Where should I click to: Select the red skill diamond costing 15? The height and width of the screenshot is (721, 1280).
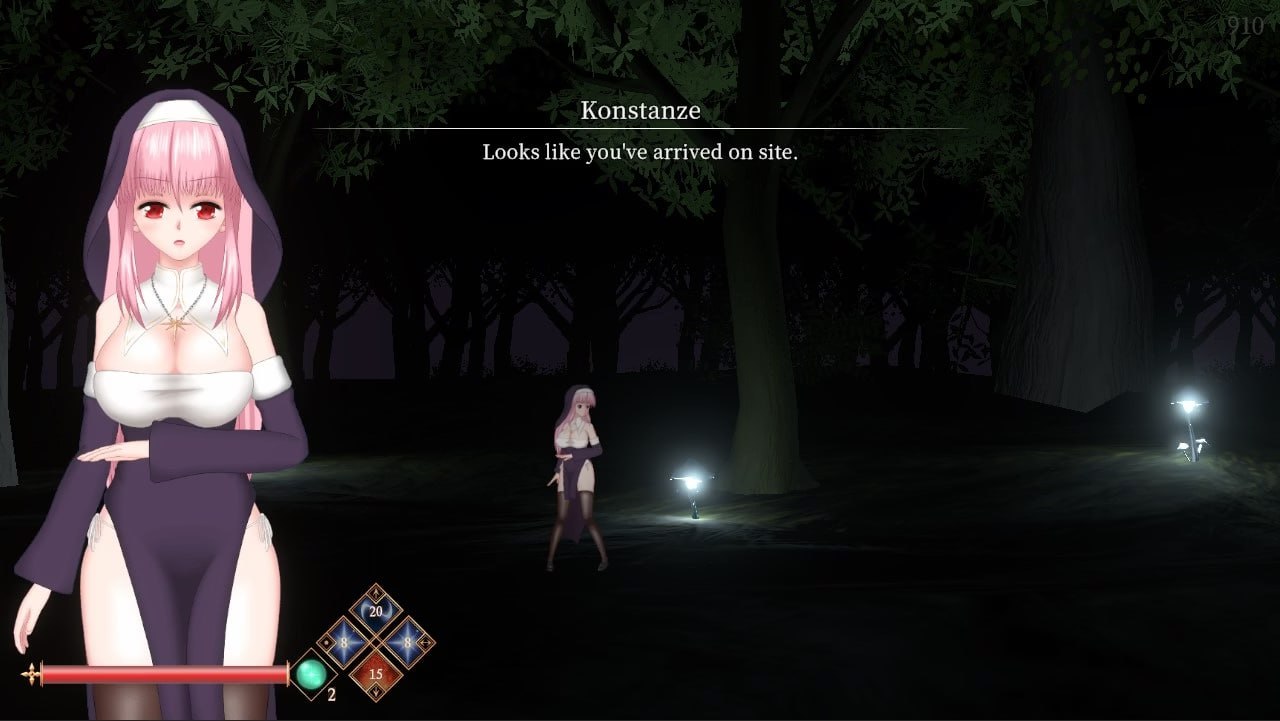point(376,673)
